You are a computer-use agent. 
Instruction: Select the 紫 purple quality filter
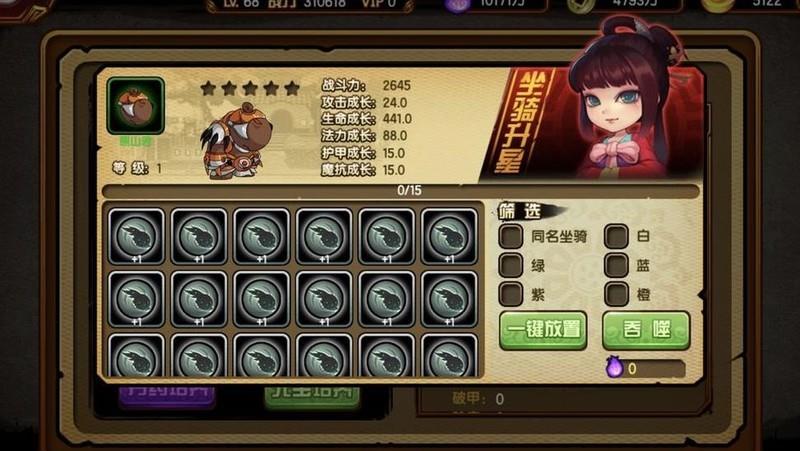click(511, 294)
